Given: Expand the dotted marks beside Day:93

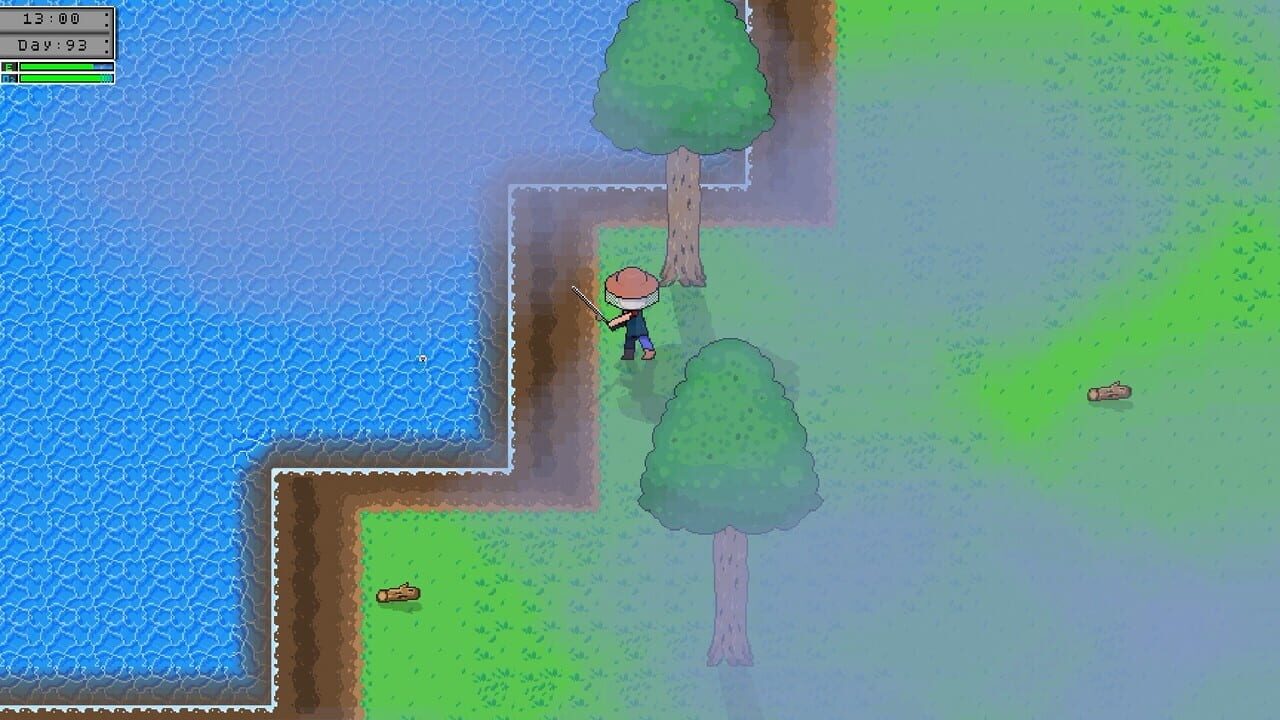Looking at the screenshot, I should [x=107, y=45].
